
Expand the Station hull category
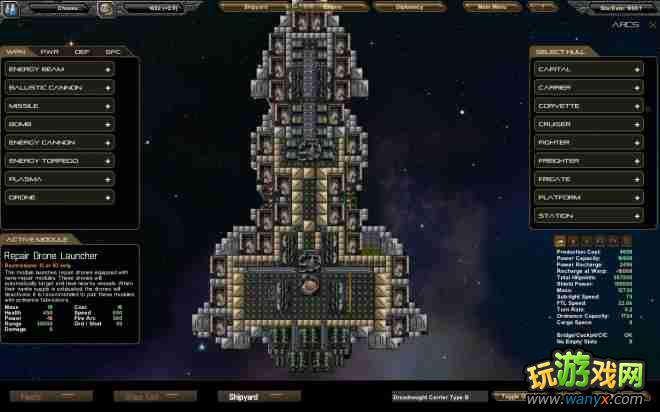click(587, 215)
